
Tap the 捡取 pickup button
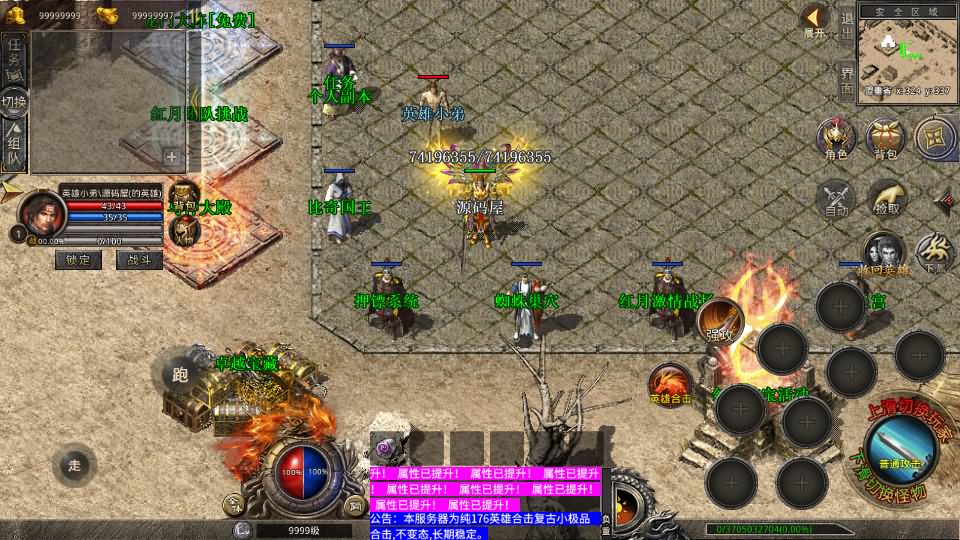click(885, 197)
